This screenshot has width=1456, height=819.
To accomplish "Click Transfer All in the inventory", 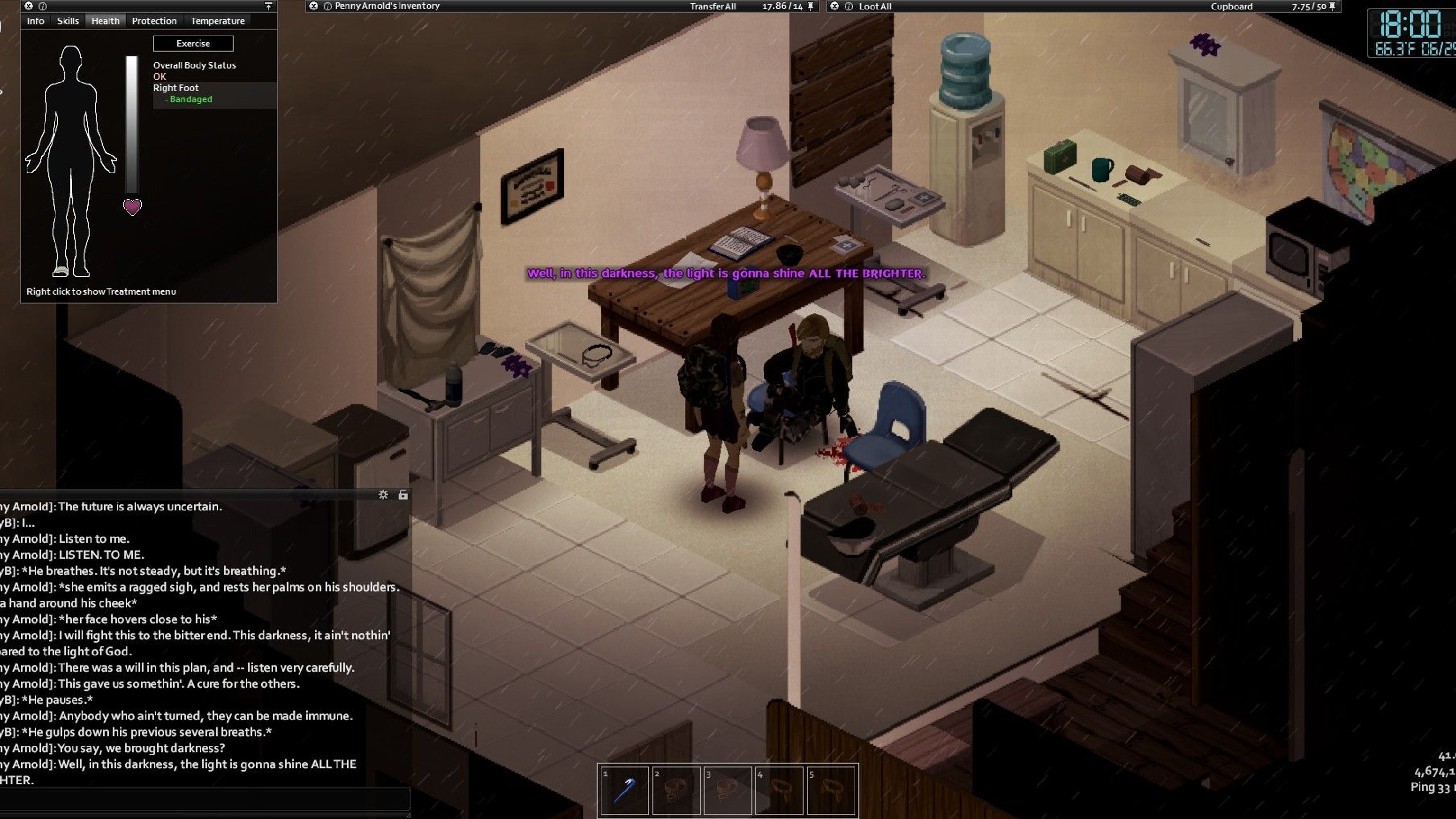I will 712,7.
